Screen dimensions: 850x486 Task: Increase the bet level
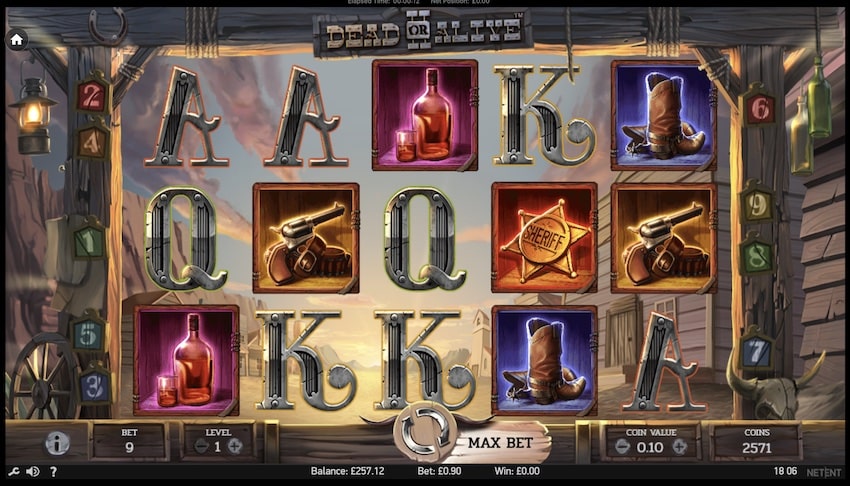pos(234,447)
